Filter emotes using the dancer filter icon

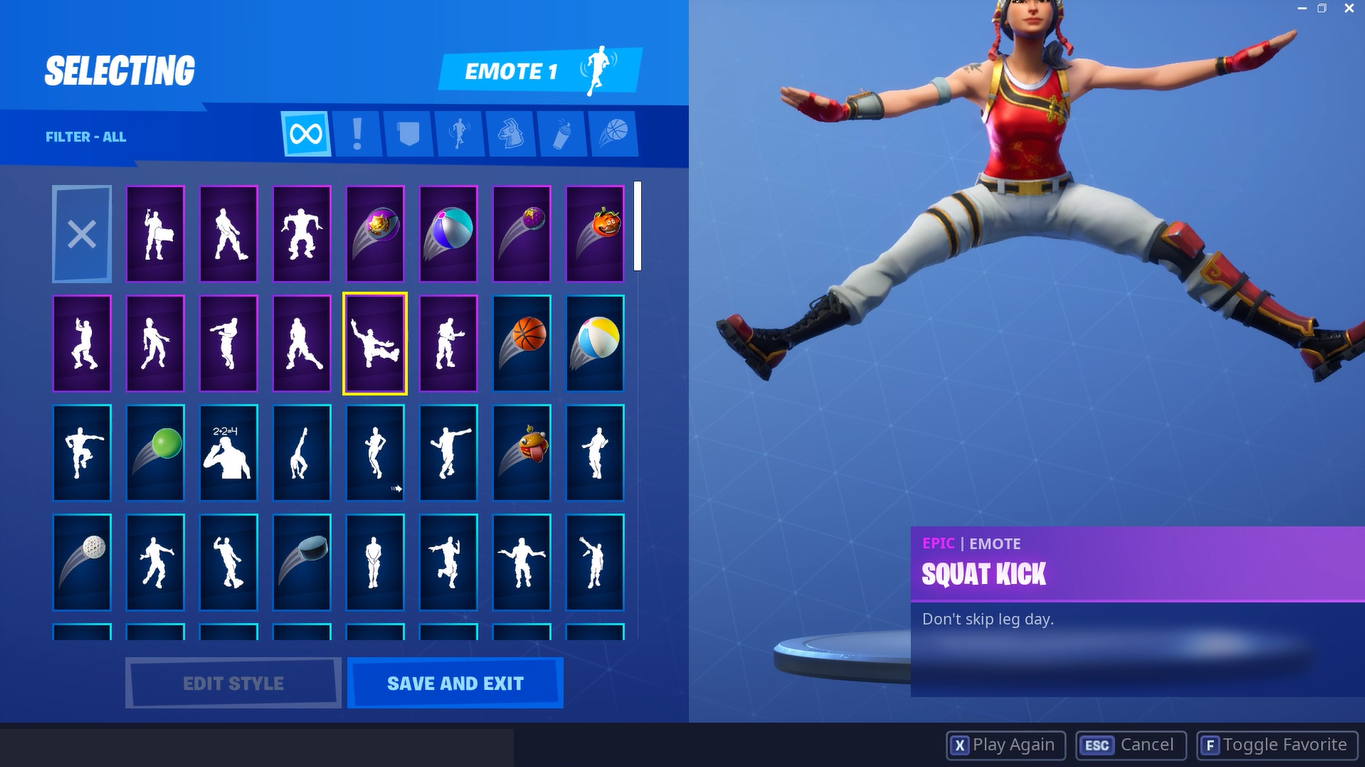tap(460, 132)
